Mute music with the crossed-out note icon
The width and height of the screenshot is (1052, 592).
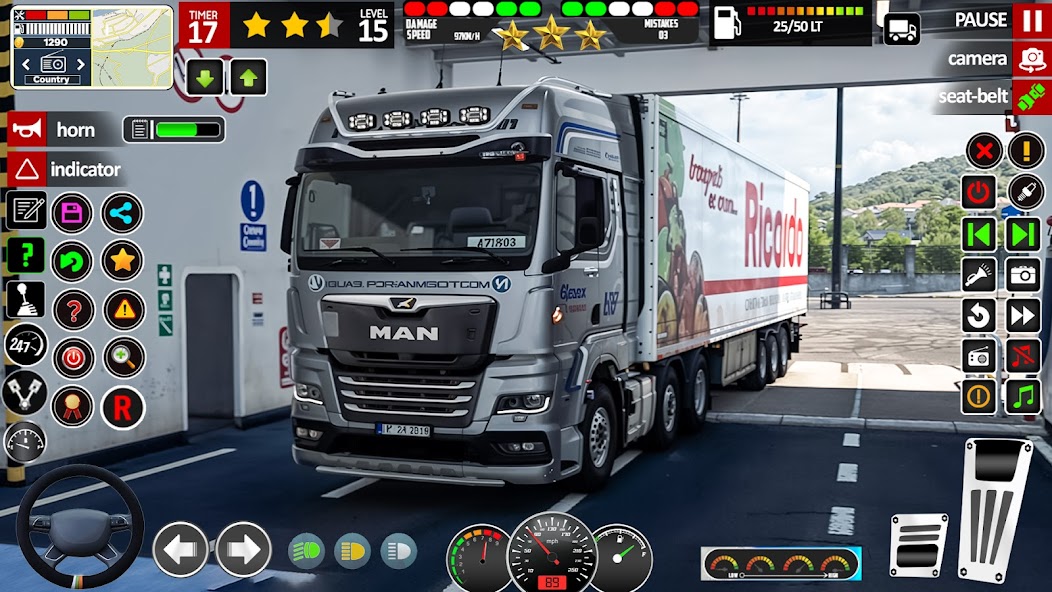(1022, 355)
